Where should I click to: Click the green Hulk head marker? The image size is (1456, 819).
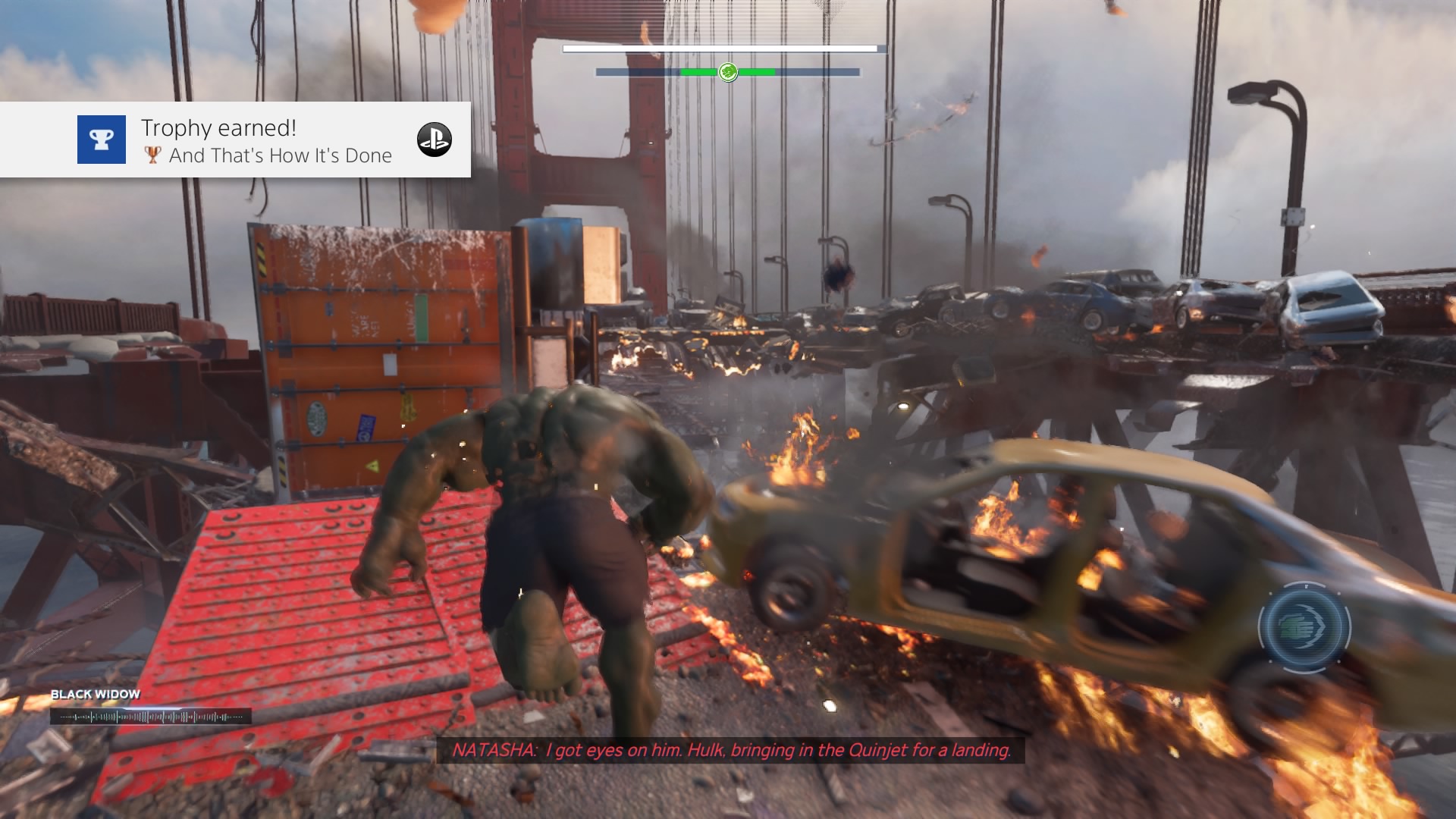[x=728, y=72]
